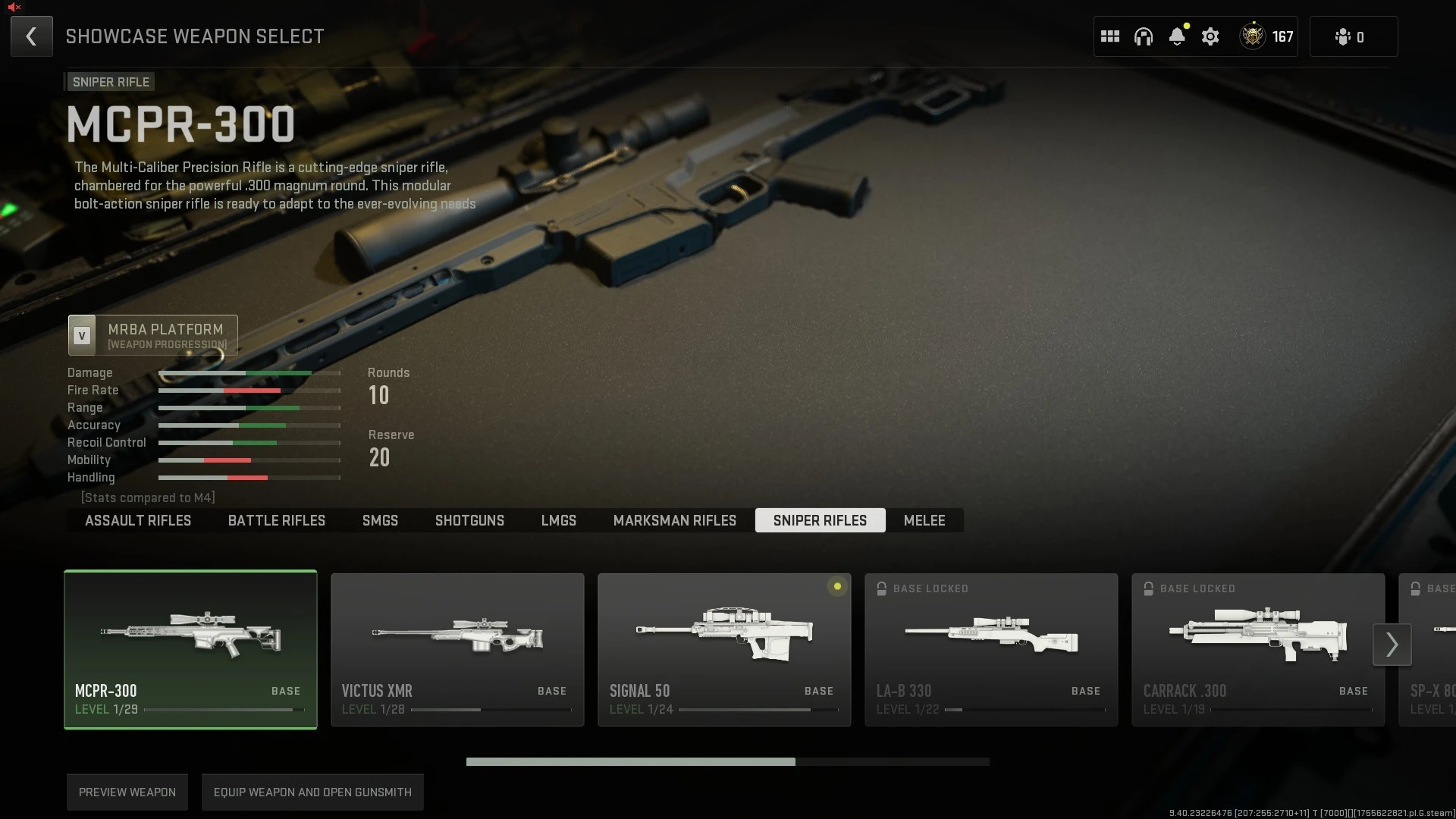This screenshot has height=819, width=1456.
Task: View the player emblem with 167 level
Action: coord(1254,36)
